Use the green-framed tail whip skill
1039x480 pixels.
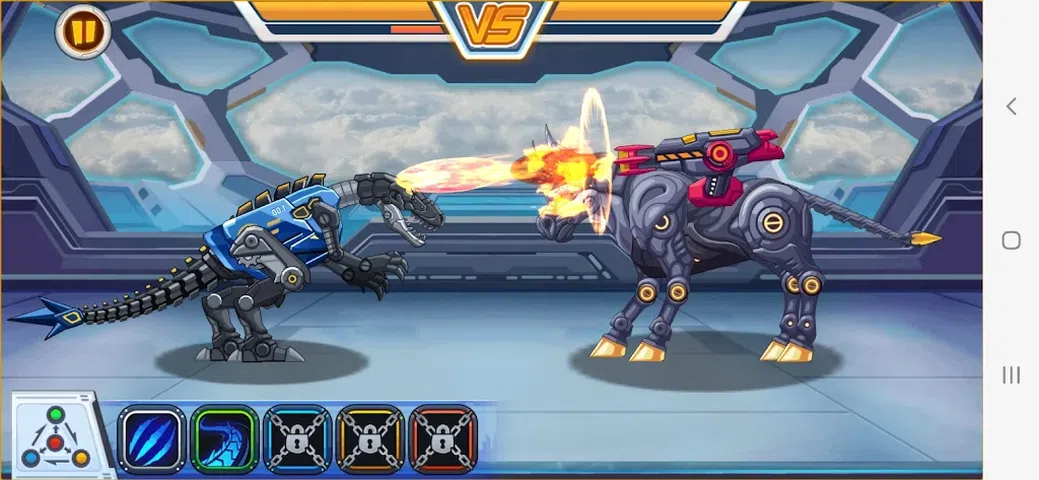(x=224, y=439)
